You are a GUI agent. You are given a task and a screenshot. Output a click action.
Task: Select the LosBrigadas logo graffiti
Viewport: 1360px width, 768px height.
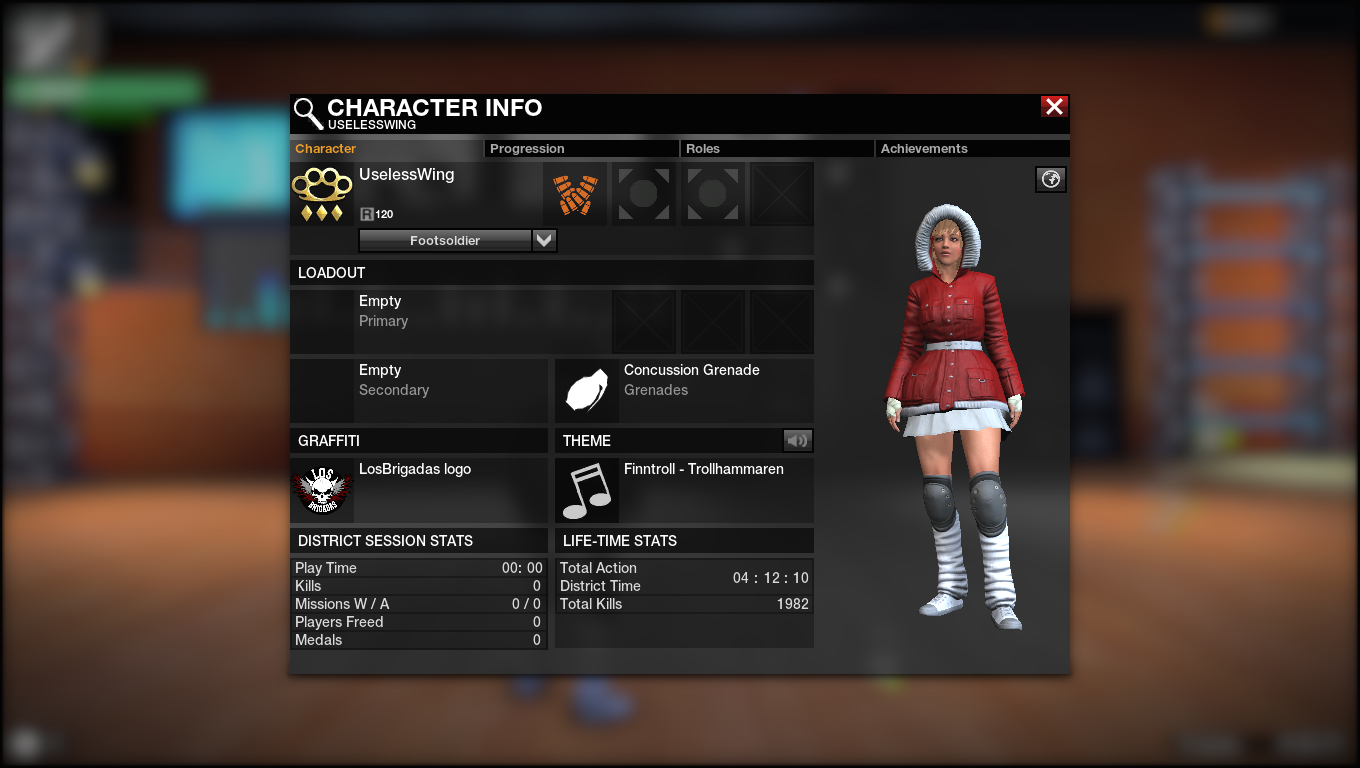coord(418,490)
